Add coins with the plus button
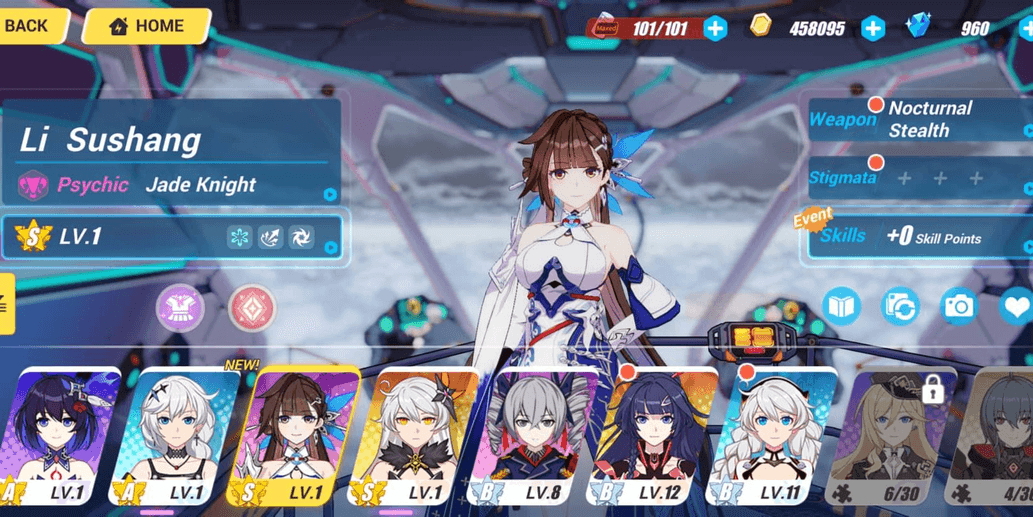 pyautogui.click(x=872, y=28)
